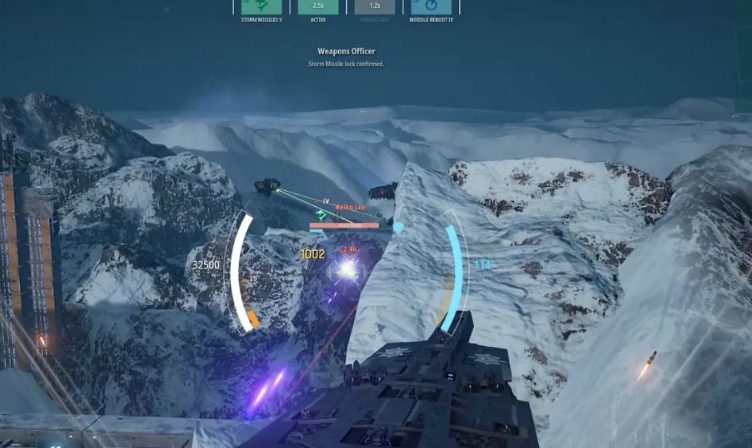
Task: Trigger the Module Reboot IV ability
Action: coord(430,6)
